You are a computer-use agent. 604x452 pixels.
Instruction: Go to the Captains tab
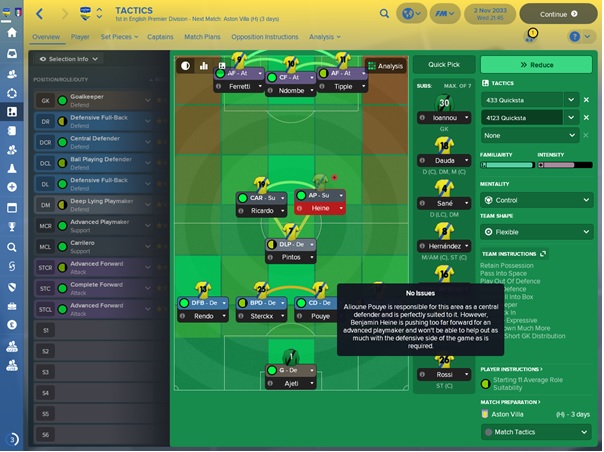160,37
